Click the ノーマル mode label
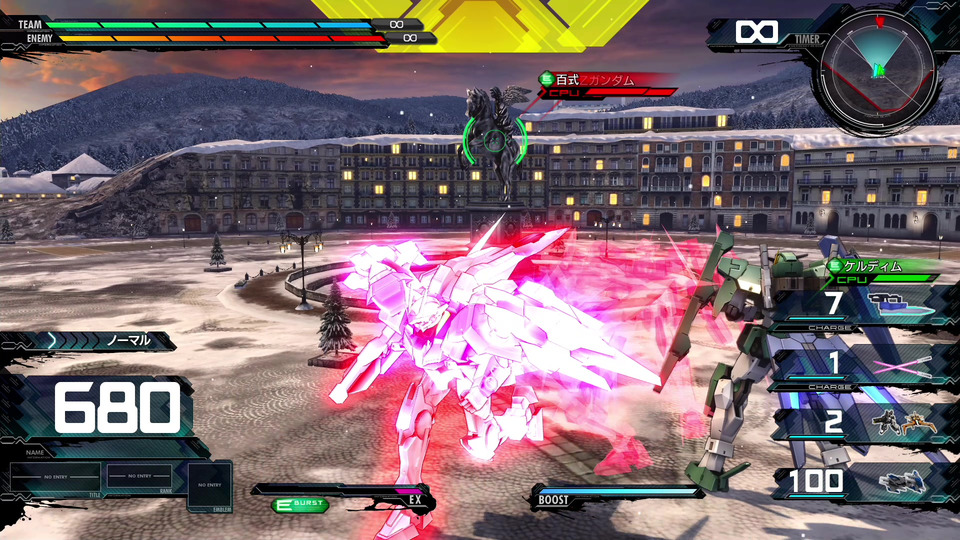Image resolution: width=960 pixels, height=540 pixels. tap(128, 341)
